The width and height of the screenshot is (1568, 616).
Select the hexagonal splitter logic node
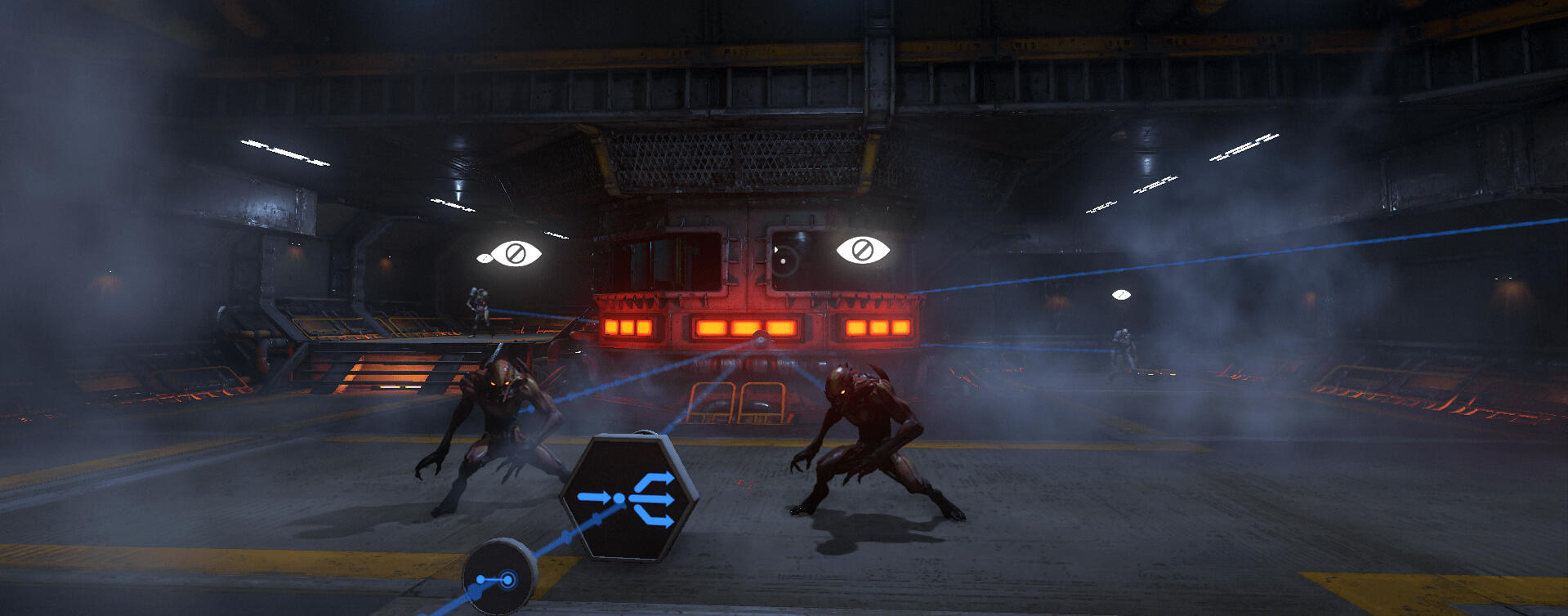(x=628, y=497)
